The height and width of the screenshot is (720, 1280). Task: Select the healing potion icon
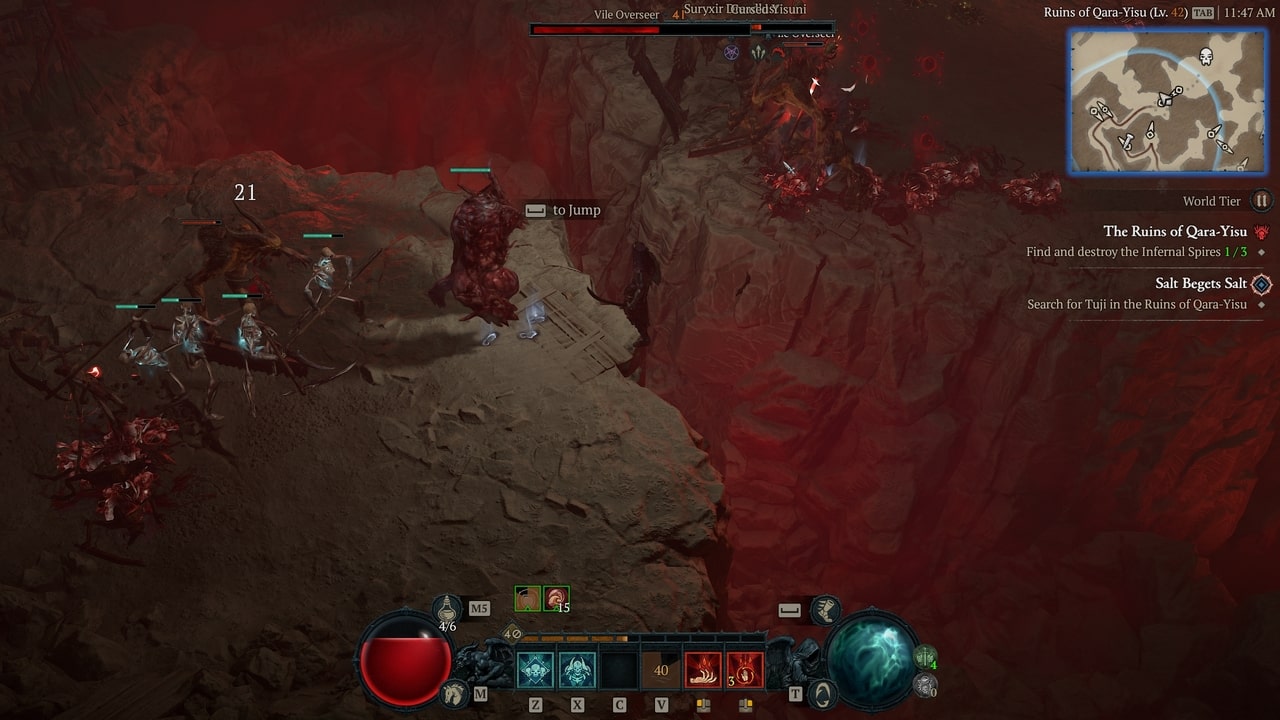(x=447, y=606)
